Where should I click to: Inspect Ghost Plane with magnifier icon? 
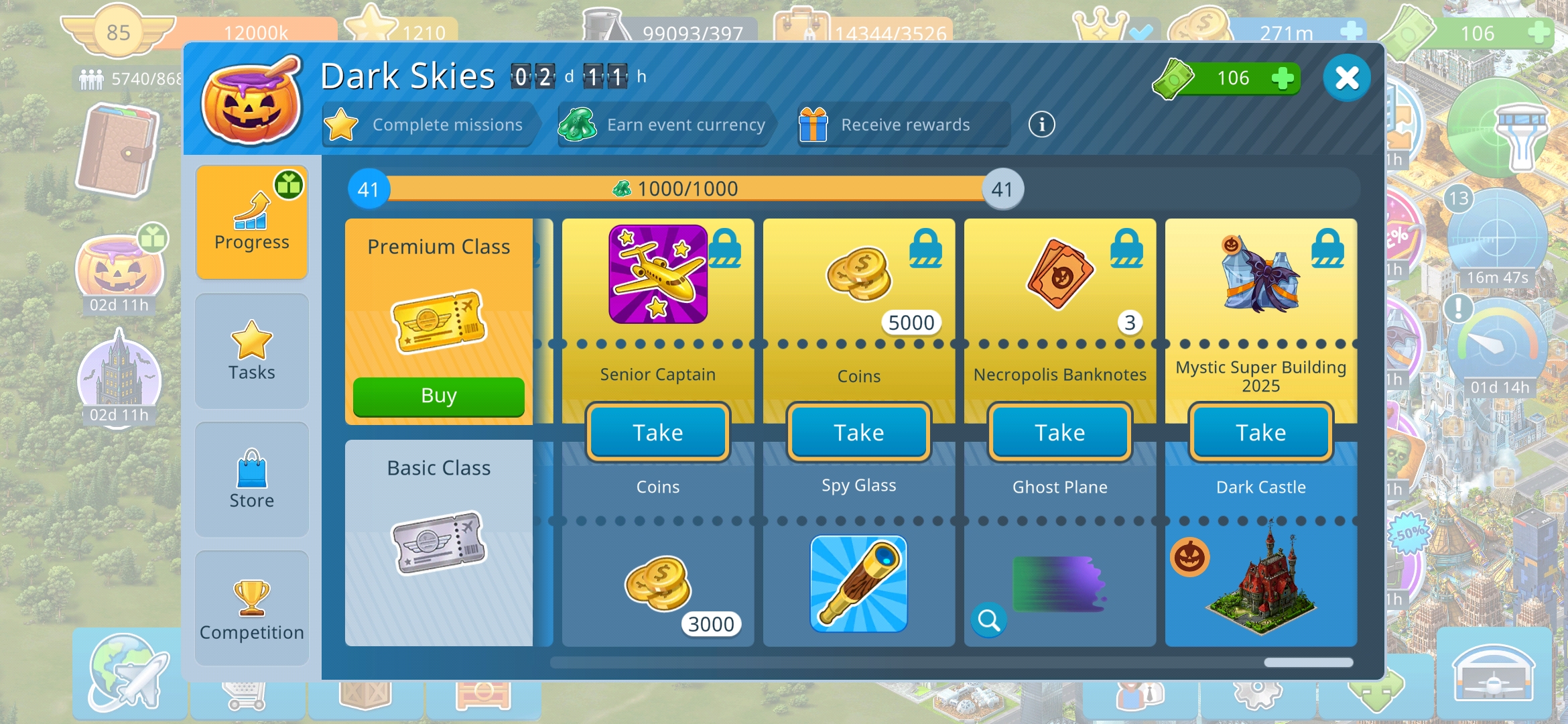(x=988, y=621)
